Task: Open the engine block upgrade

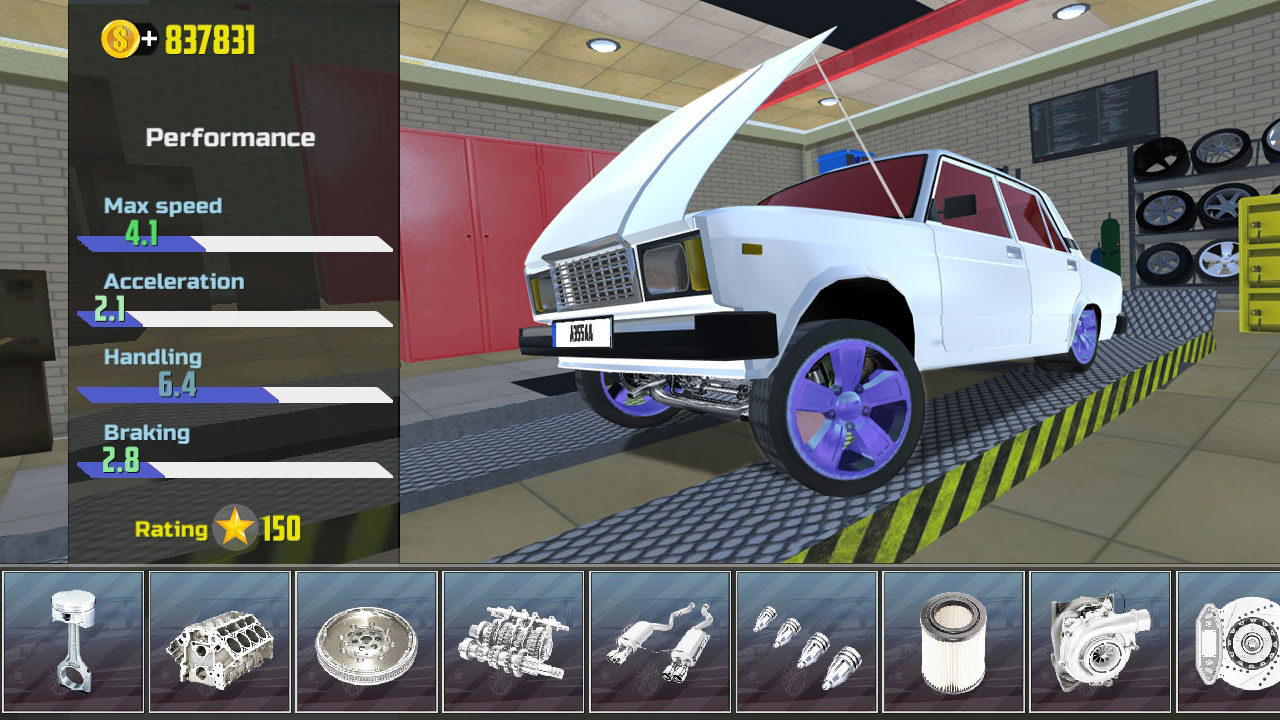Action: [x=219, y=639]
